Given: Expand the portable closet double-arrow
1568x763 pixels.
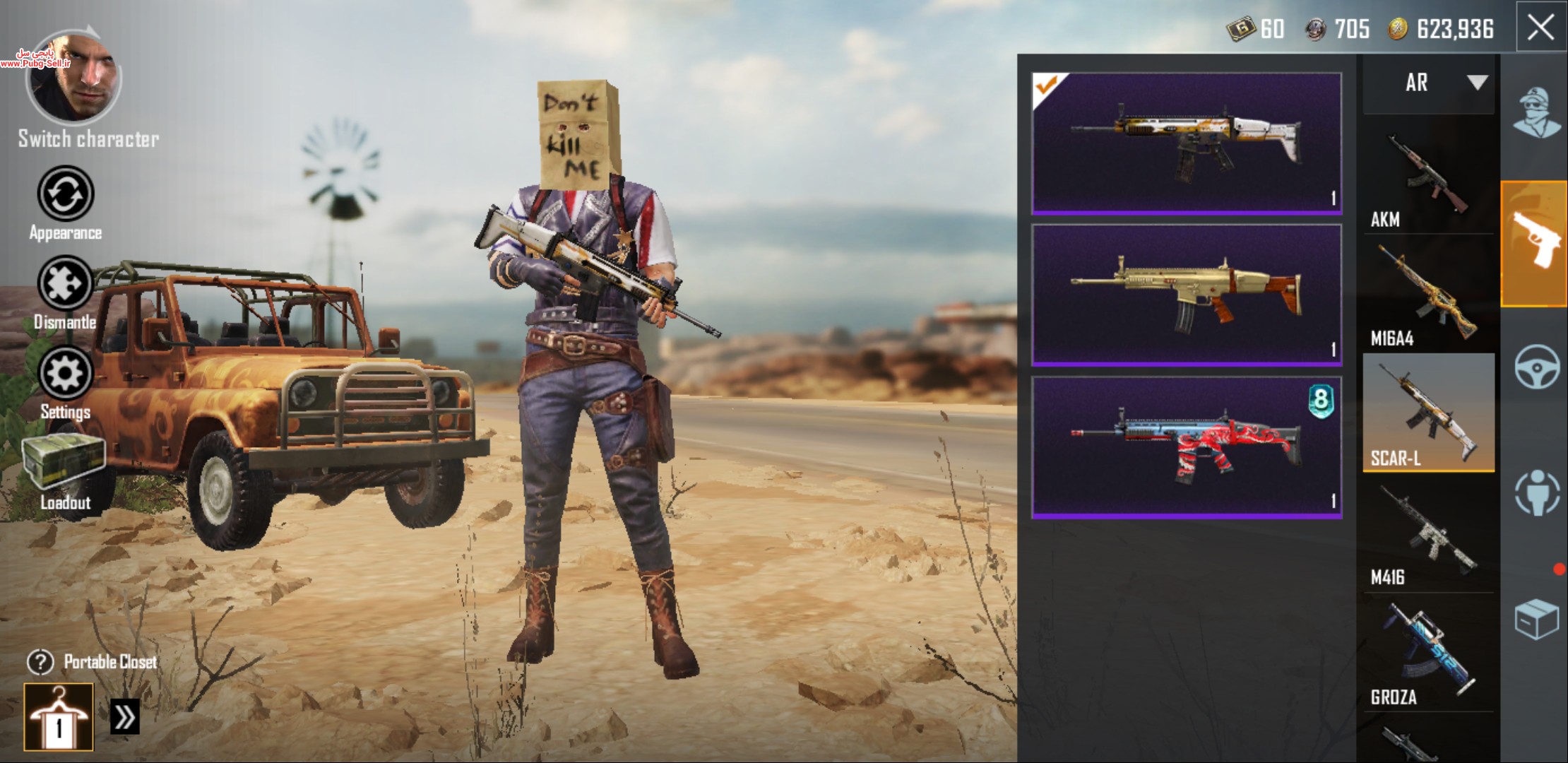Looking at the screenshot, I should [x=125, y=717].
